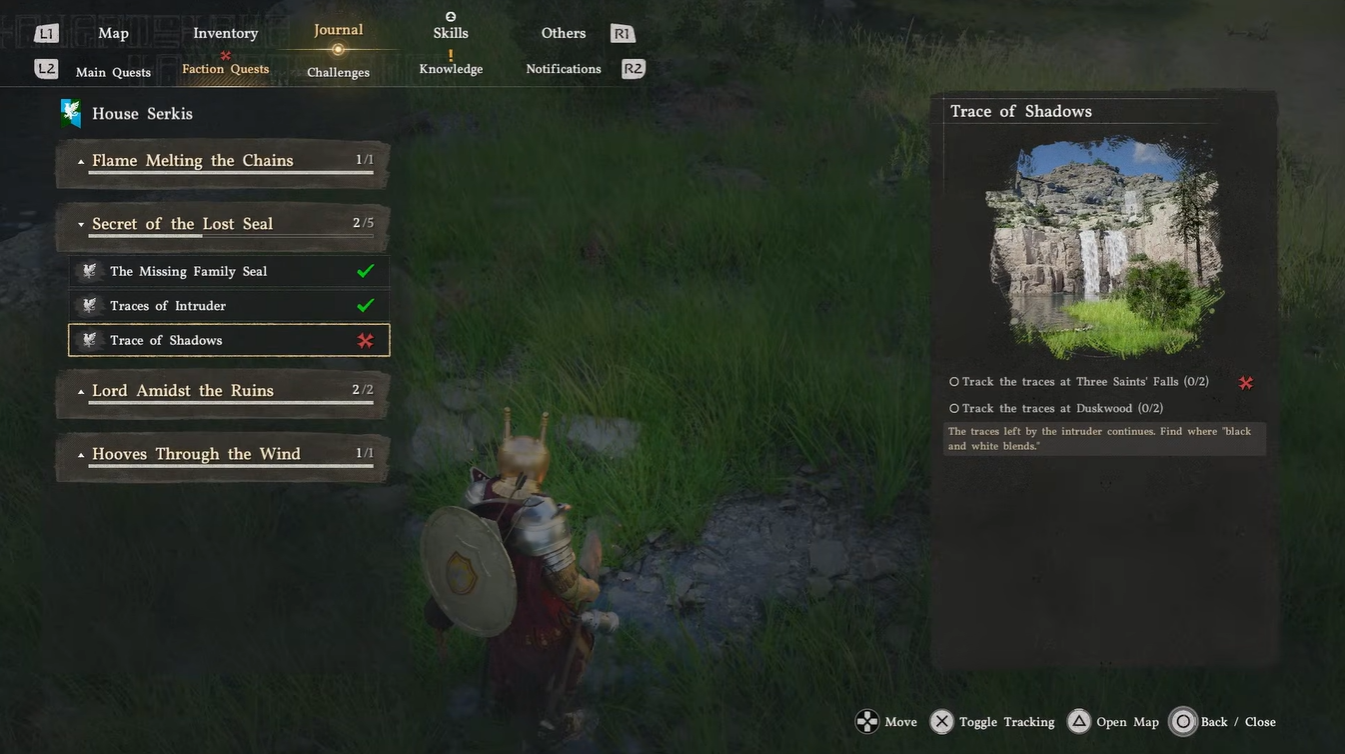Collapse Secret of the Lost Seal questline
1345x754 pixels.
222,224
